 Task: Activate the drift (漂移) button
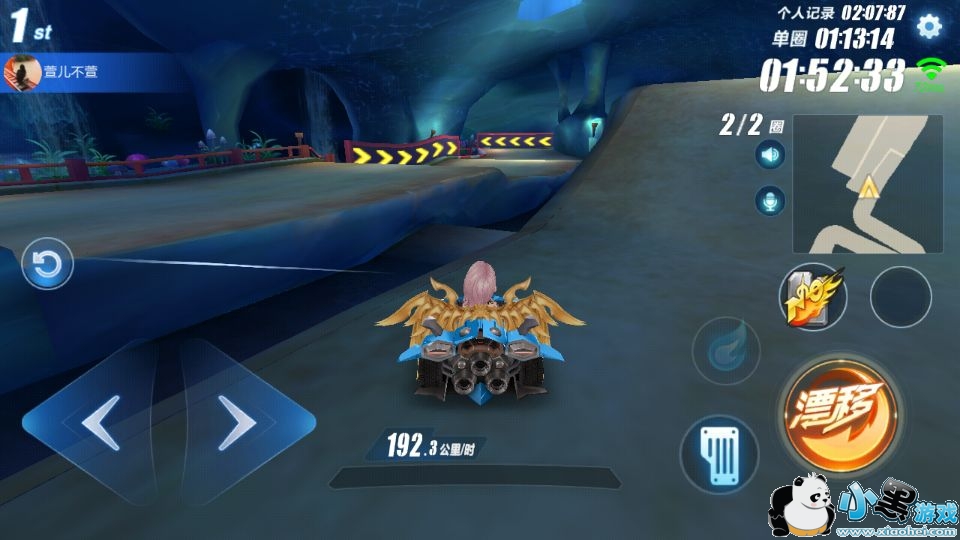pos(838,411)
